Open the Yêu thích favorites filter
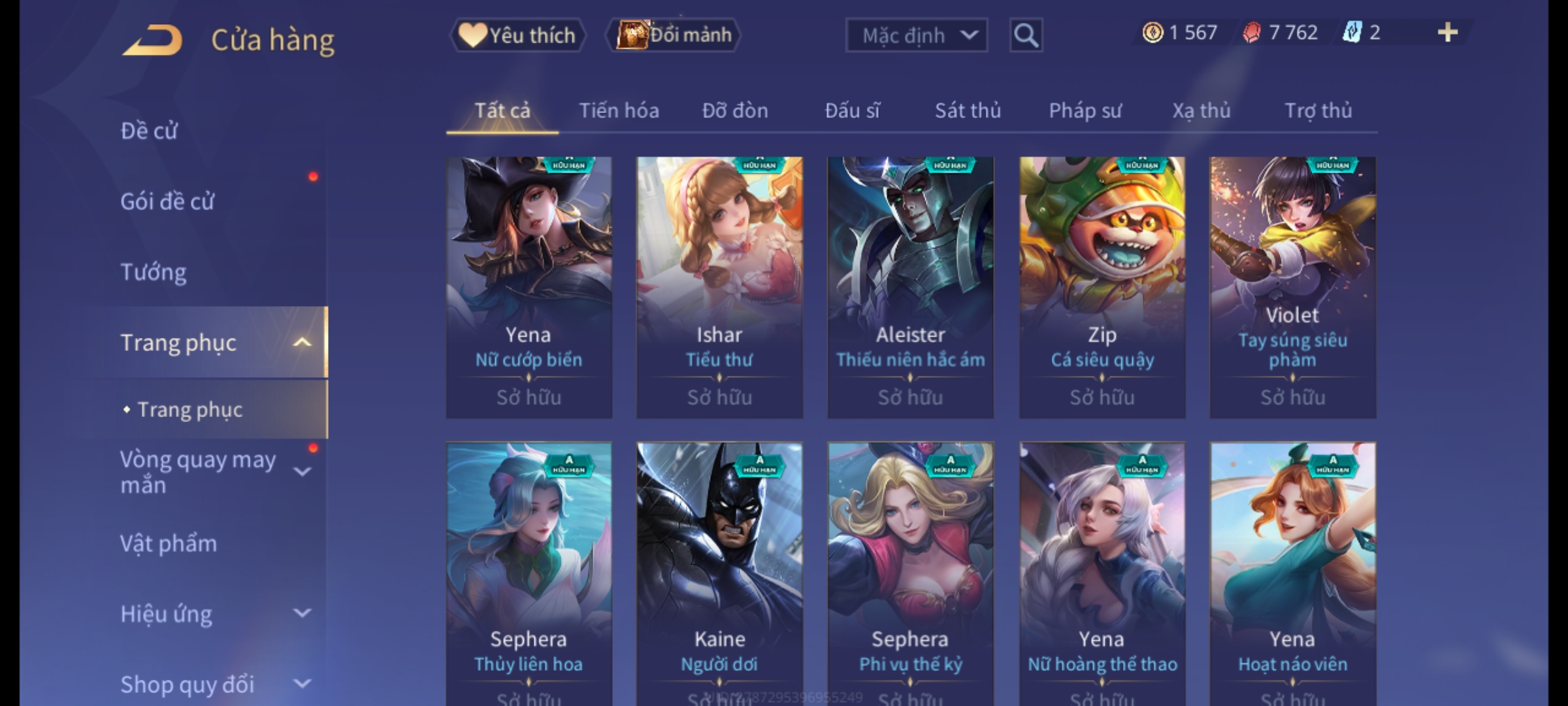This screenshot has width=1568, height=706. [x=517, y=35]
